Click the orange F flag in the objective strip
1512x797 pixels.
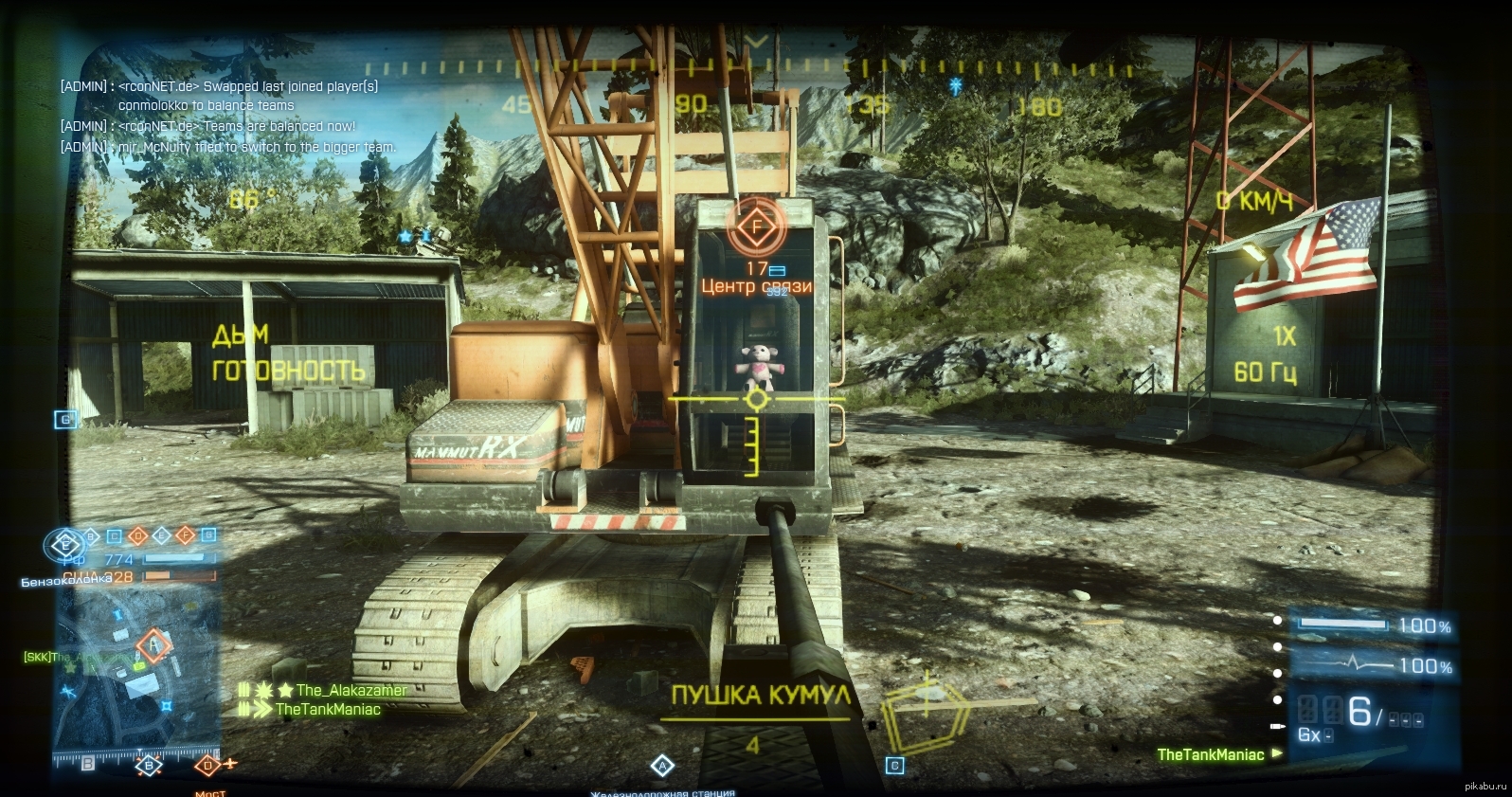click(x=186, y=535)
